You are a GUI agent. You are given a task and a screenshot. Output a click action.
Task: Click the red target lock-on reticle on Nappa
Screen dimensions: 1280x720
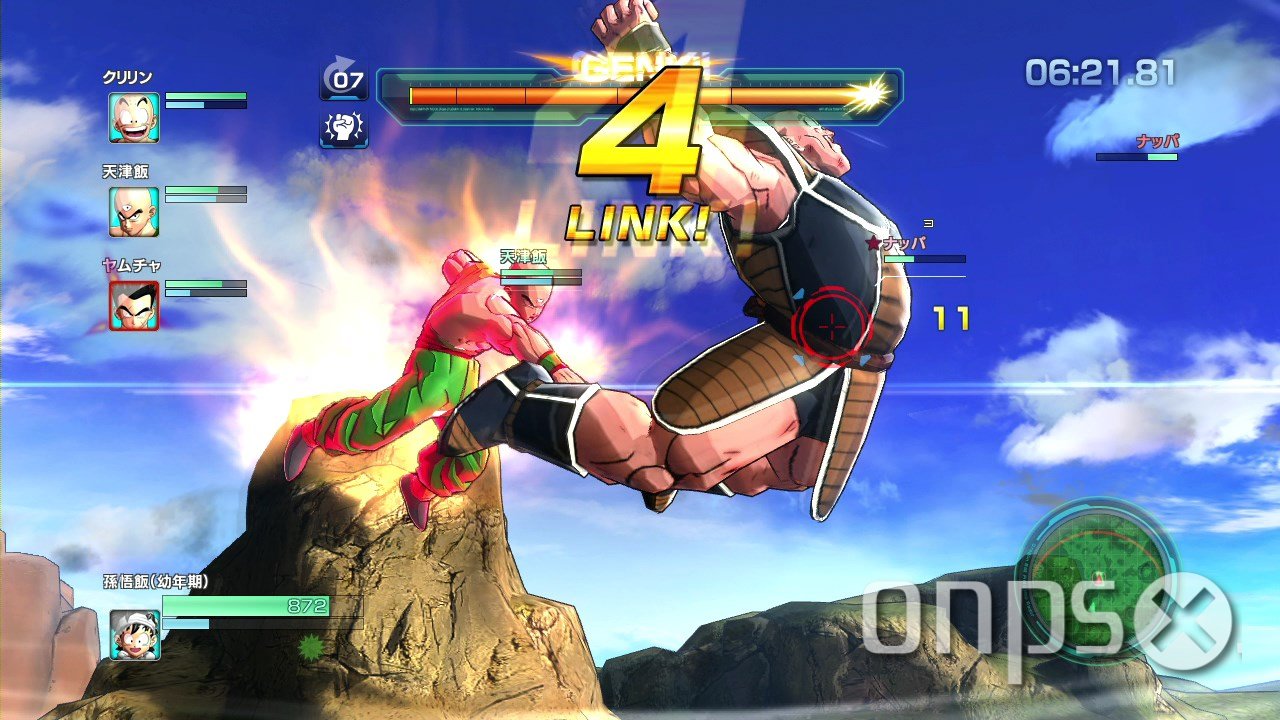click(831, 326)
